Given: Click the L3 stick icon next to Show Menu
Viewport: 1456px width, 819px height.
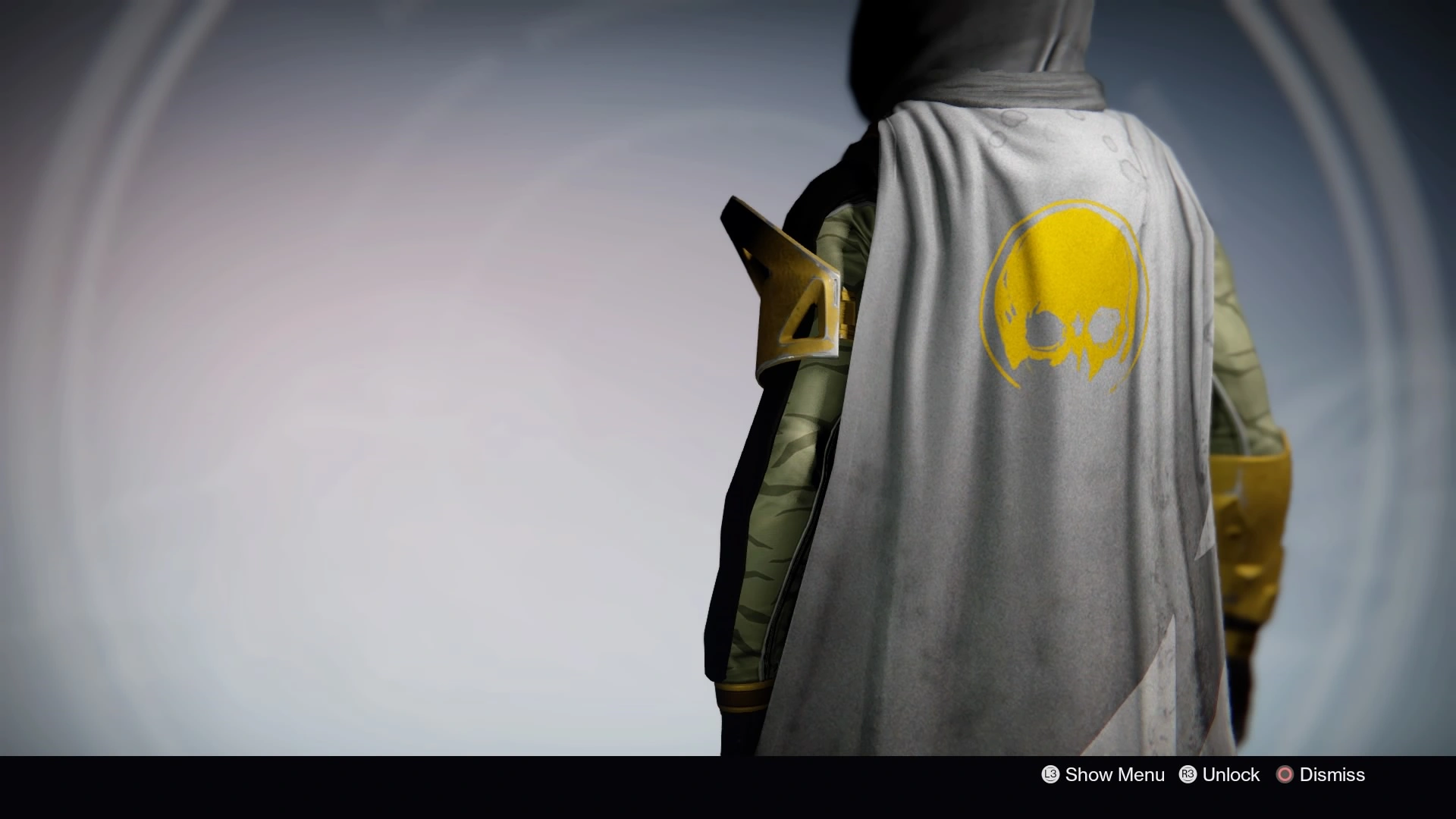Looking at the screenshot, I should (1050, 773).
